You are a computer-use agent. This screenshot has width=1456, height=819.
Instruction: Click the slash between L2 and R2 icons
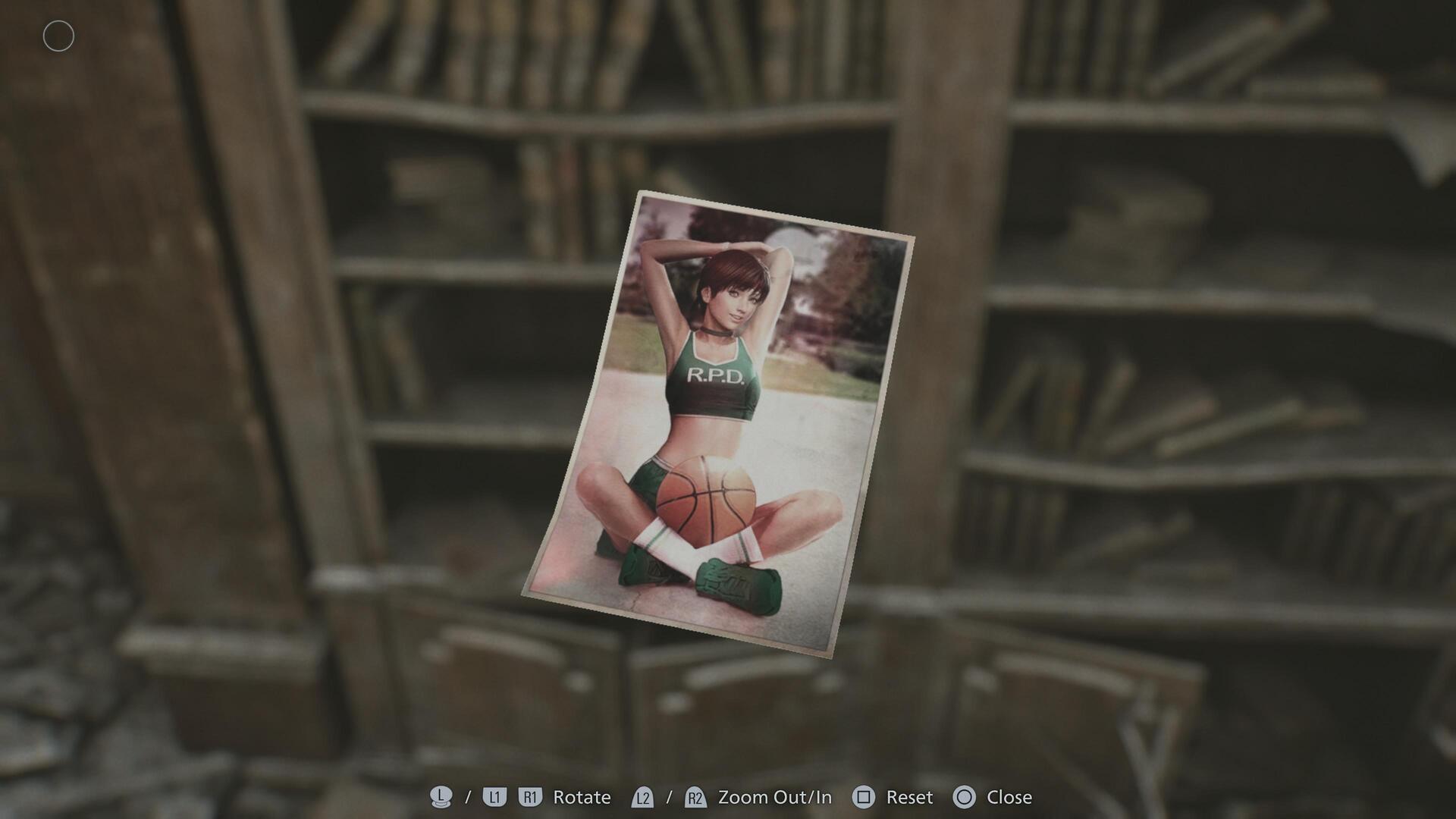click(x=669, y=797)
